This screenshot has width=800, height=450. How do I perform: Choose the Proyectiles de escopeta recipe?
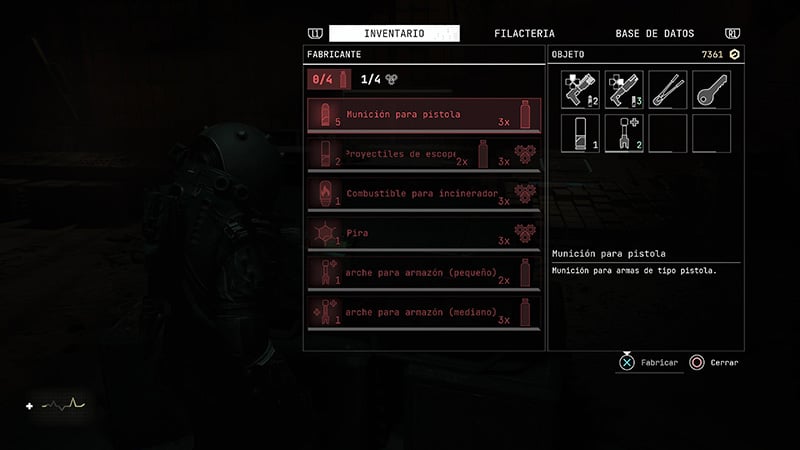(424, 155)
